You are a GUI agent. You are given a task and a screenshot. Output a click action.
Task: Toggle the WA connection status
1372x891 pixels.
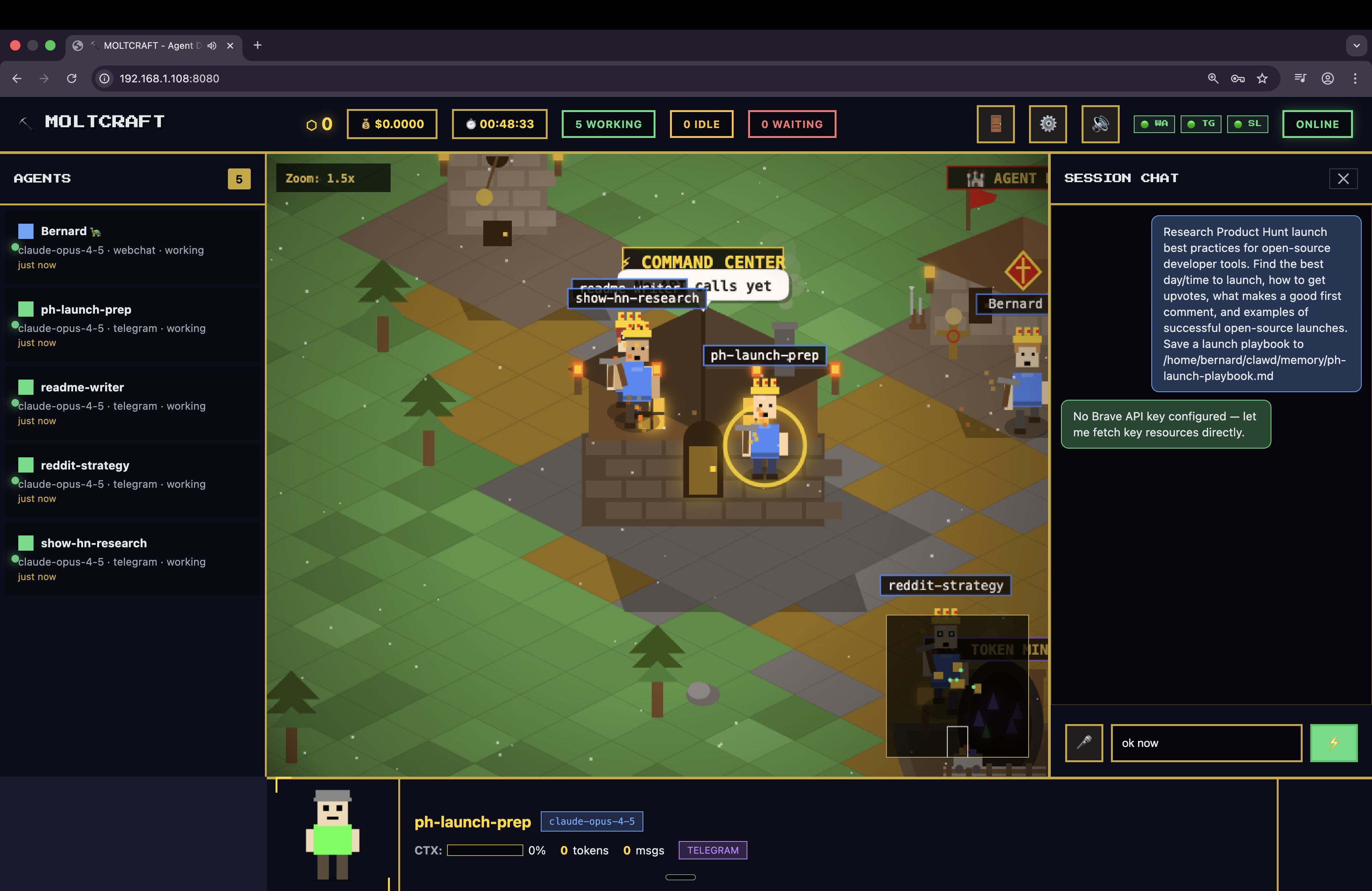[x=1154, y=123]
